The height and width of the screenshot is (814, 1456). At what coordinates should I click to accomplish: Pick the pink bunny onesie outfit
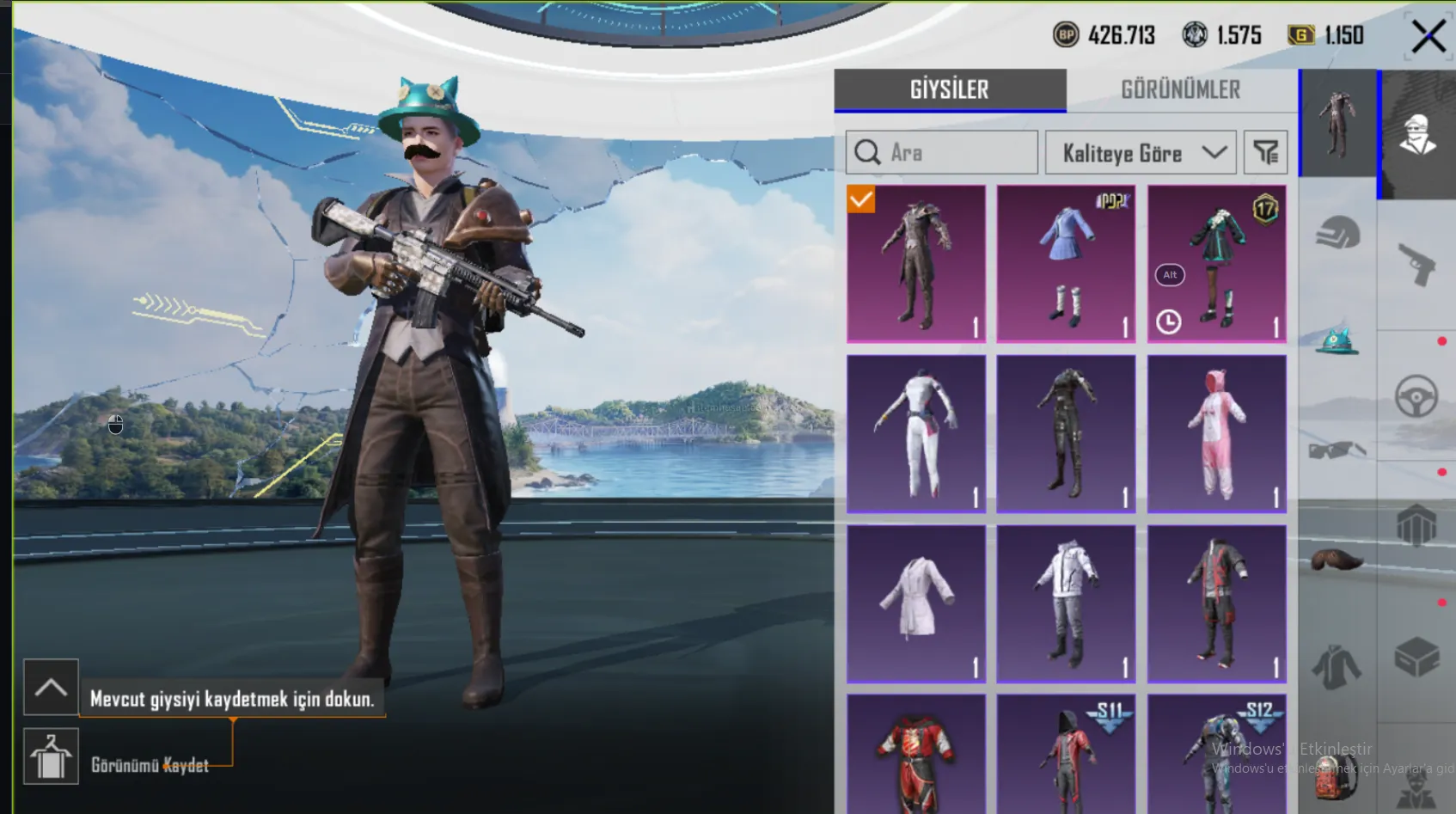coord(1216,433)
